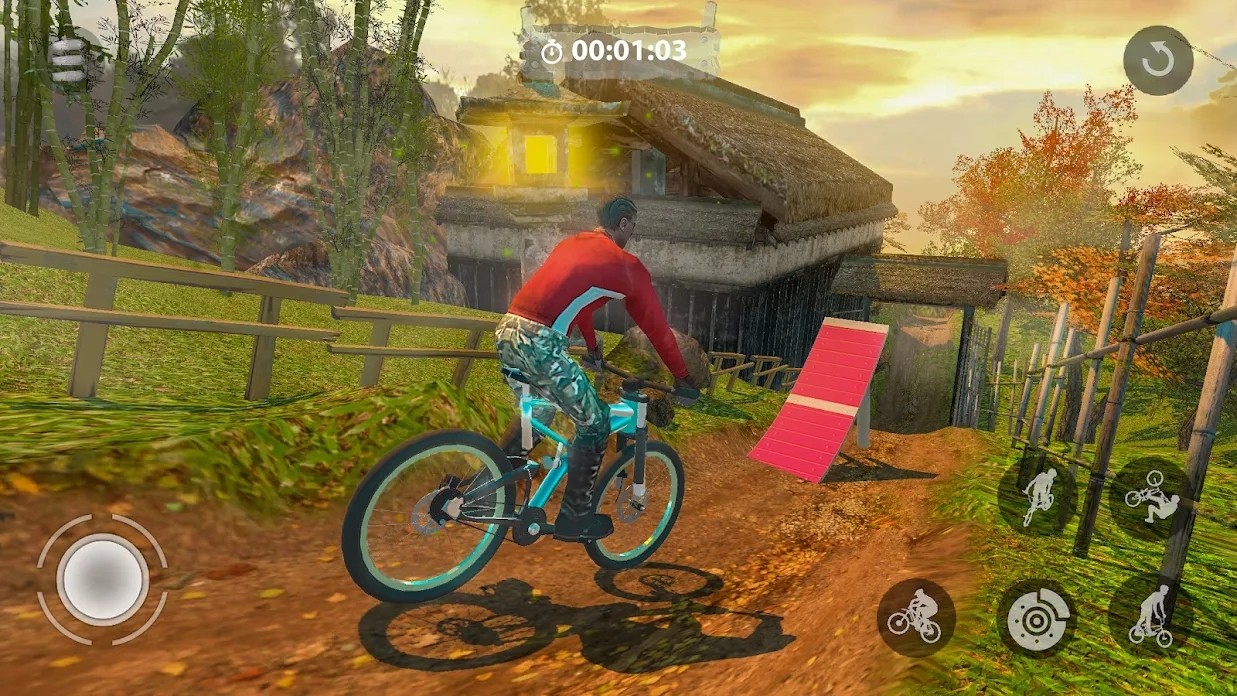Viewport: 1237px width, 696px height.
Task: Do the rider-off-seat air trick
Action: pos(1036,495)
